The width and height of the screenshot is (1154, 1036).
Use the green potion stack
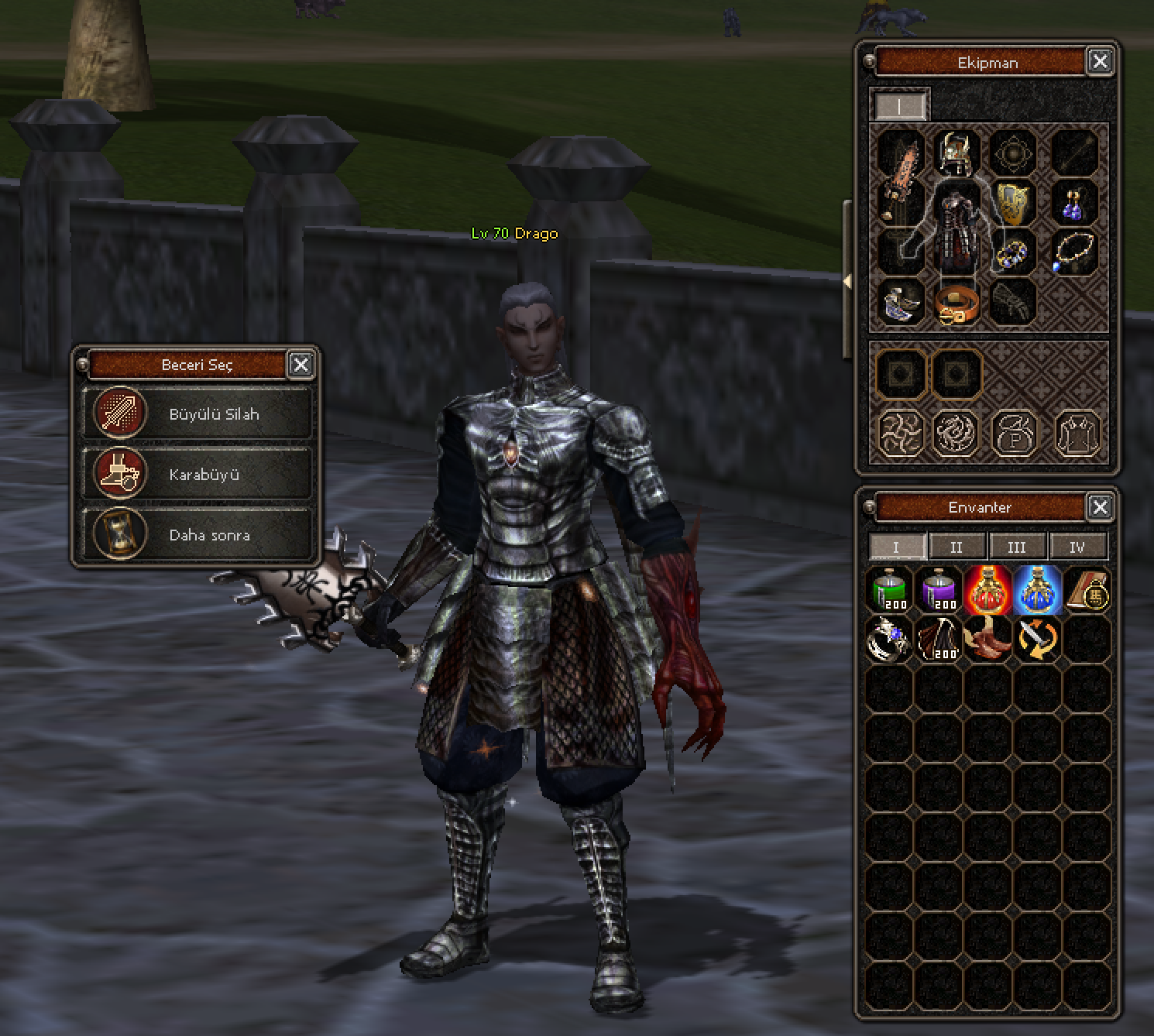tap(890, 590)
